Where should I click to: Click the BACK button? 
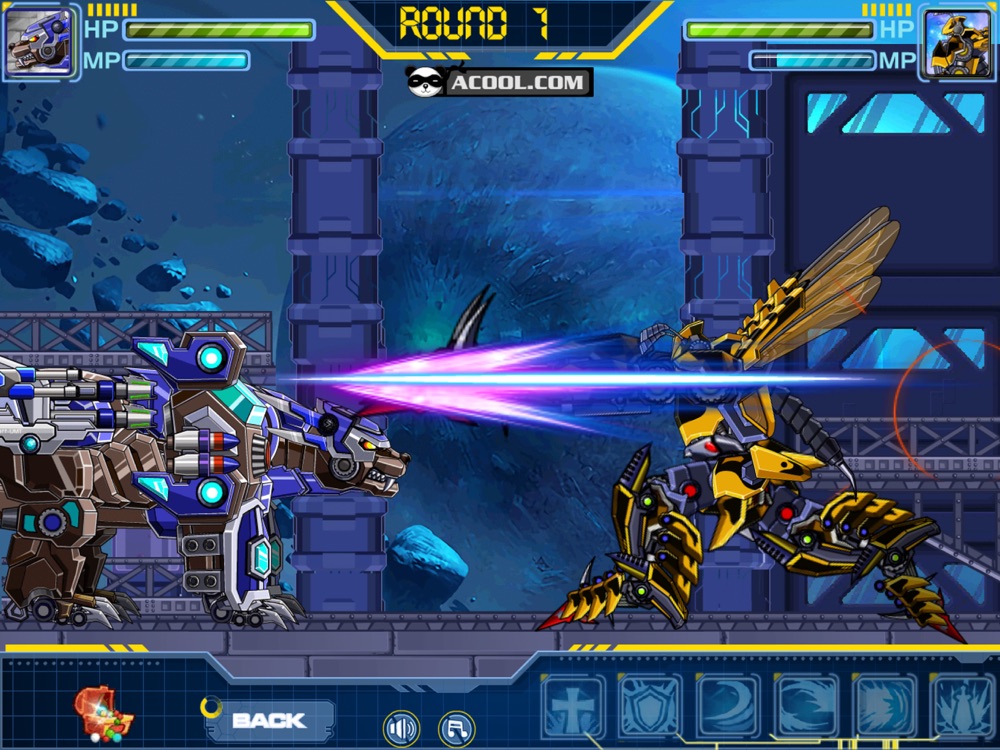click(268, 719)
